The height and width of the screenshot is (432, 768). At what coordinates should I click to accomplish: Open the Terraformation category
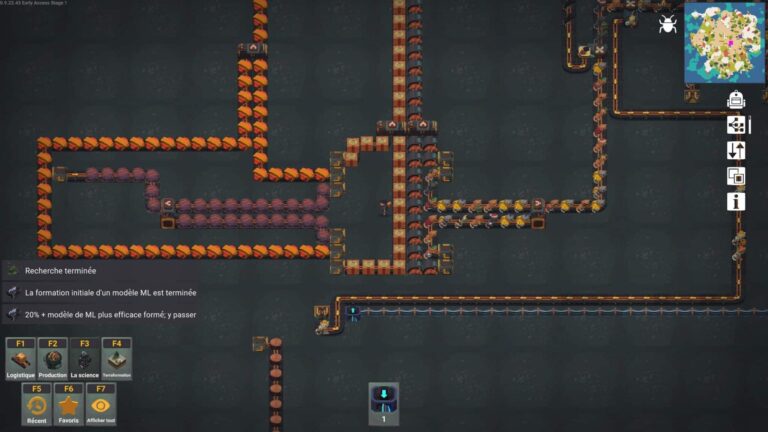pyautogui.click(x=117, y=359)
